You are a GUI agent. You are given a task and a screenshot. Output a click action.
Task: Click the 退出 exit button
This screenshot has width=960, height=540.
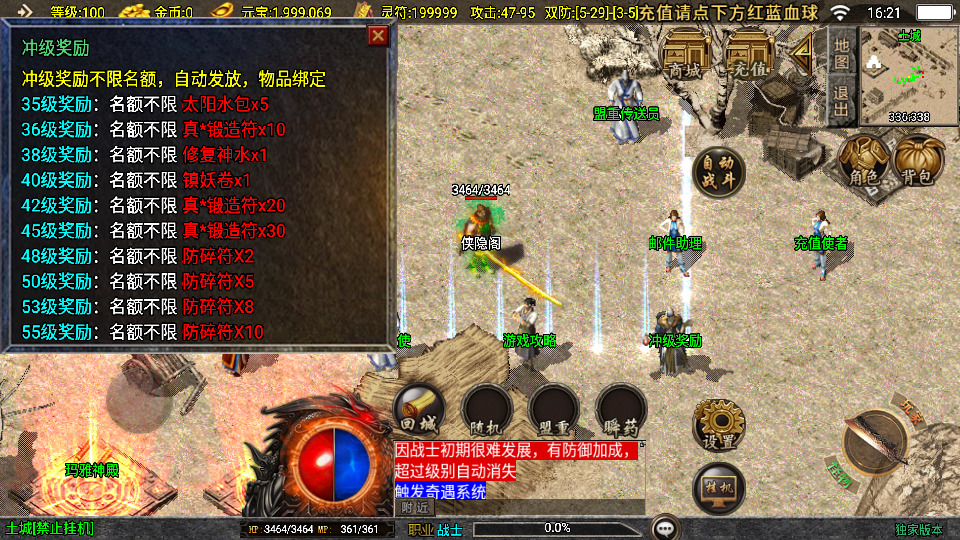(x=842, y=100)
